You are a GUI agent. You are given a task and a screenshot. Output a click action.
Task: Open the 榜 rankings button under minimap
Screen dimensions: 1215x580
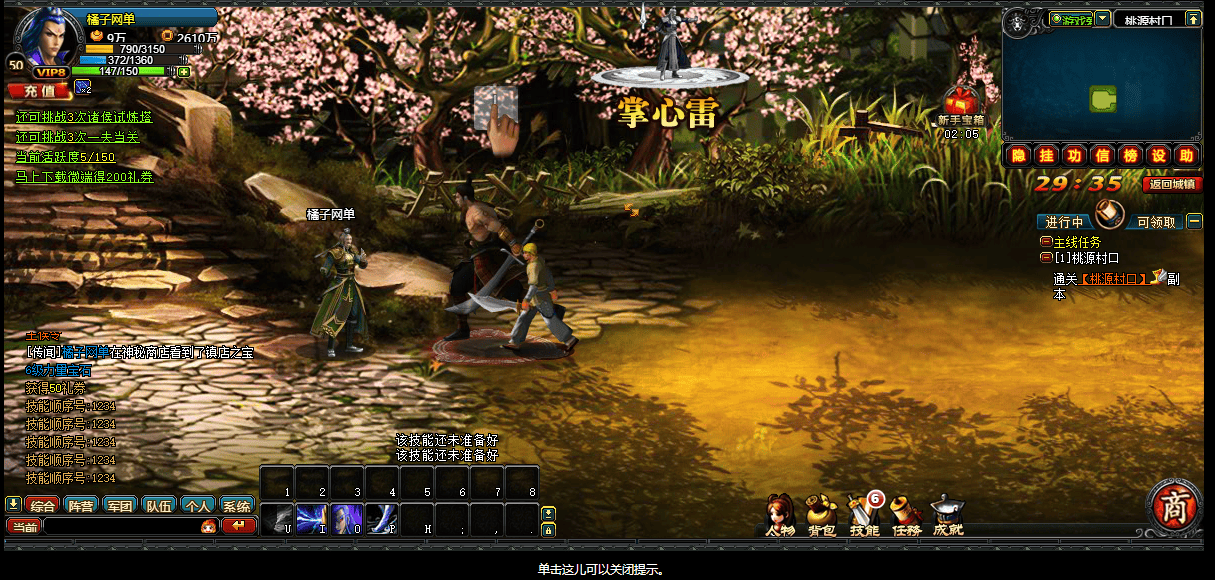tap(1130, 155)
